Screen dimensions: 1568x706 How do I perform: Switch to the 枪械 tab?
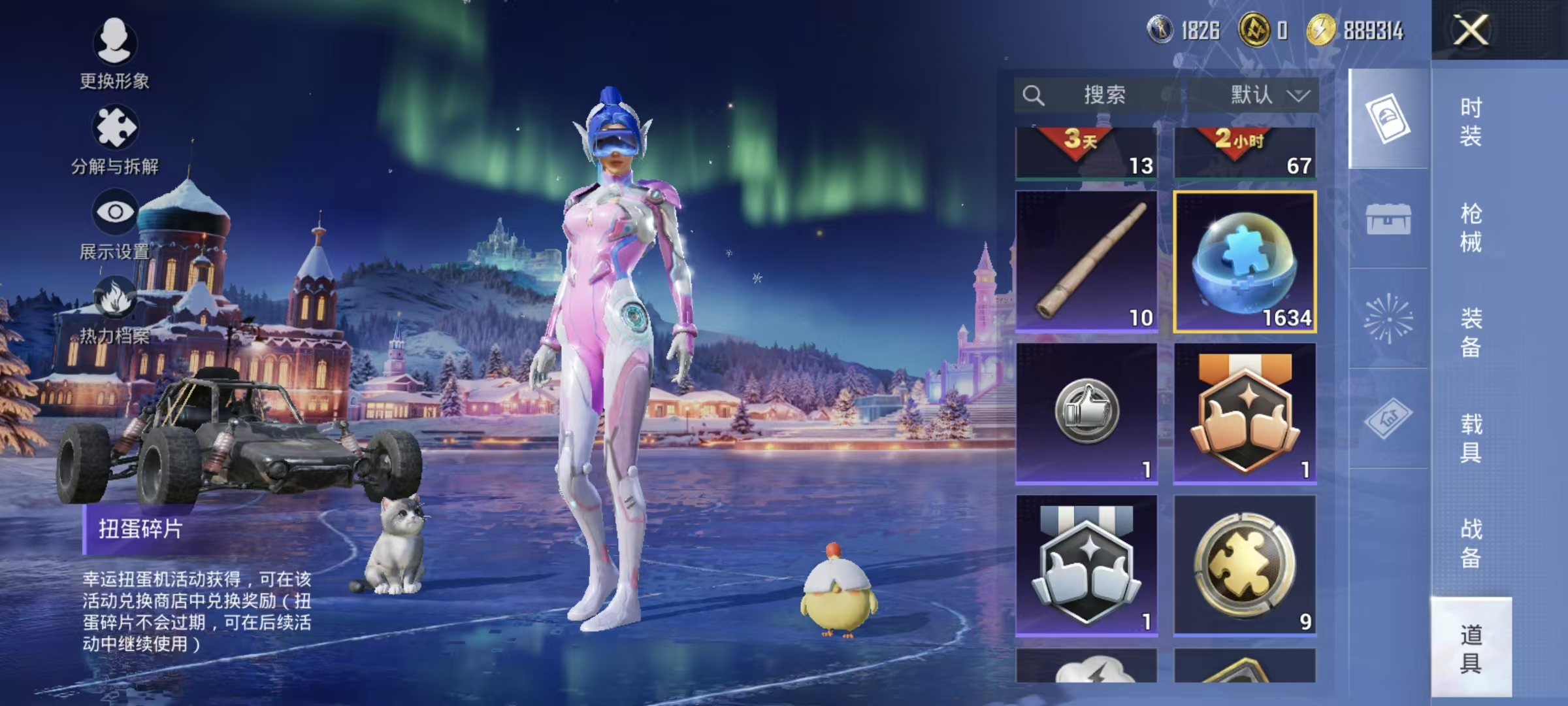click(1471, 227)
